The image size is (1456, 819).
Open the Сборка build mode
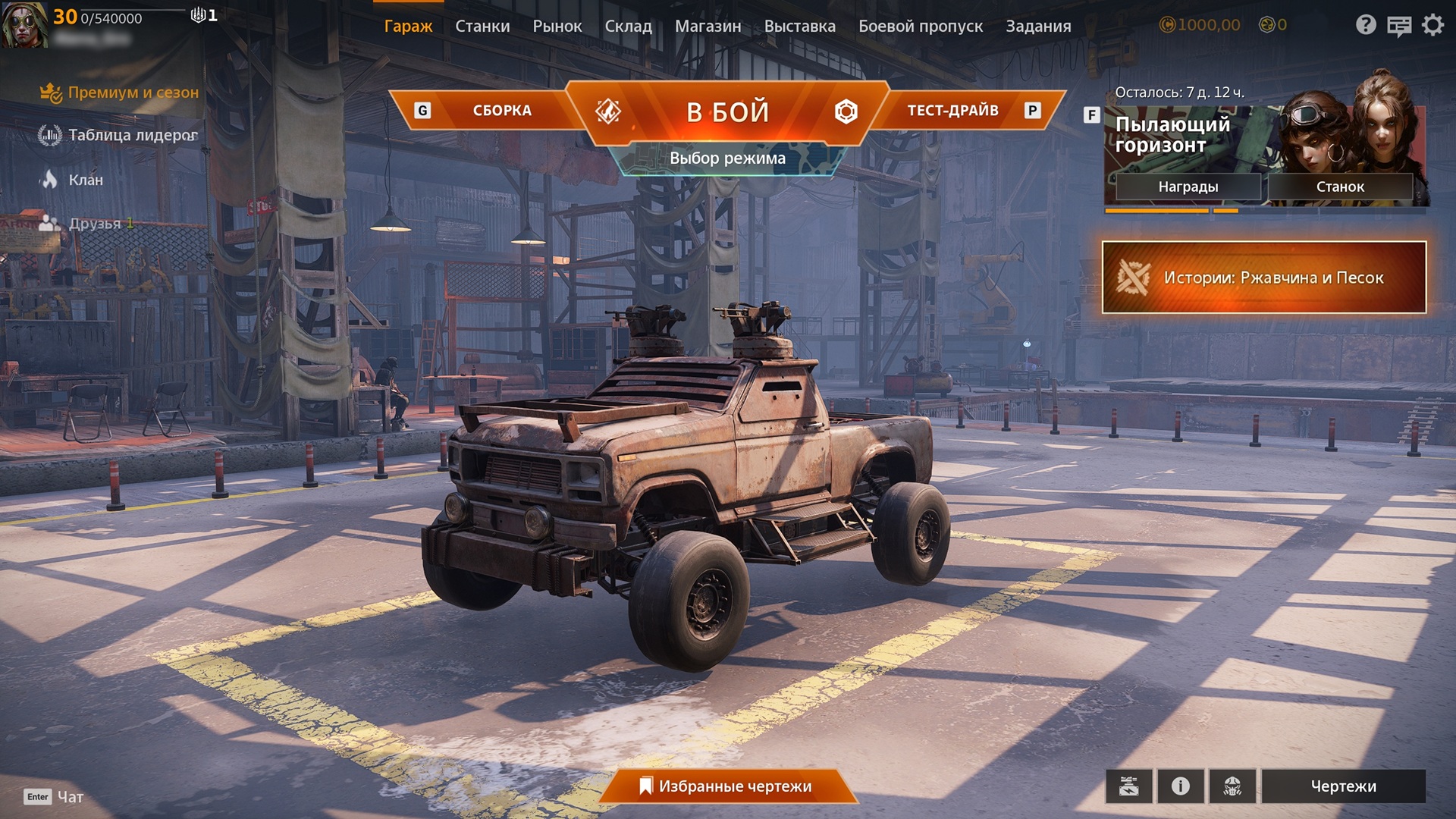(501, 111)
